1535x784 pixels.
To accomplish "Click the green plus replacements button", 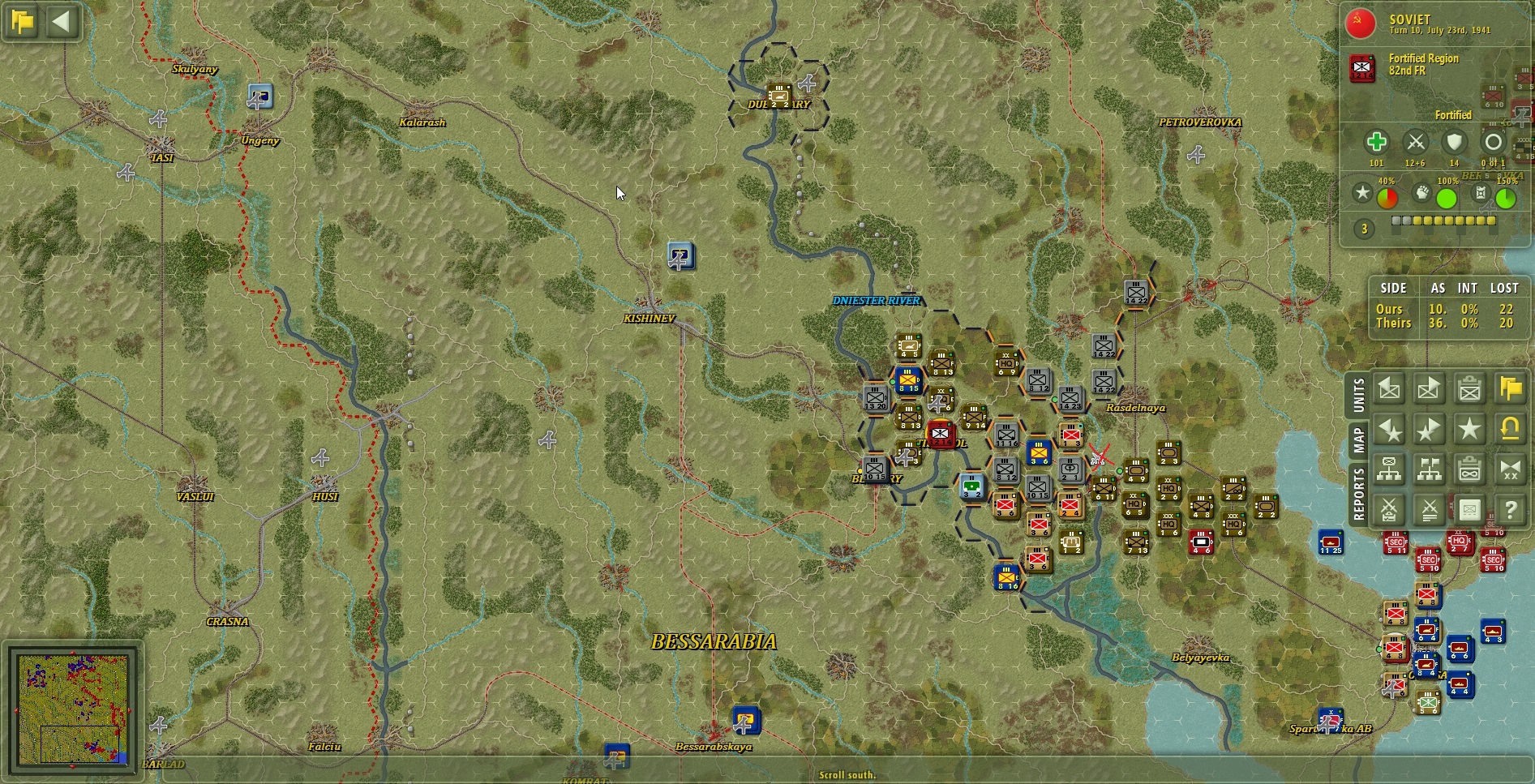I will point(1376,143).
